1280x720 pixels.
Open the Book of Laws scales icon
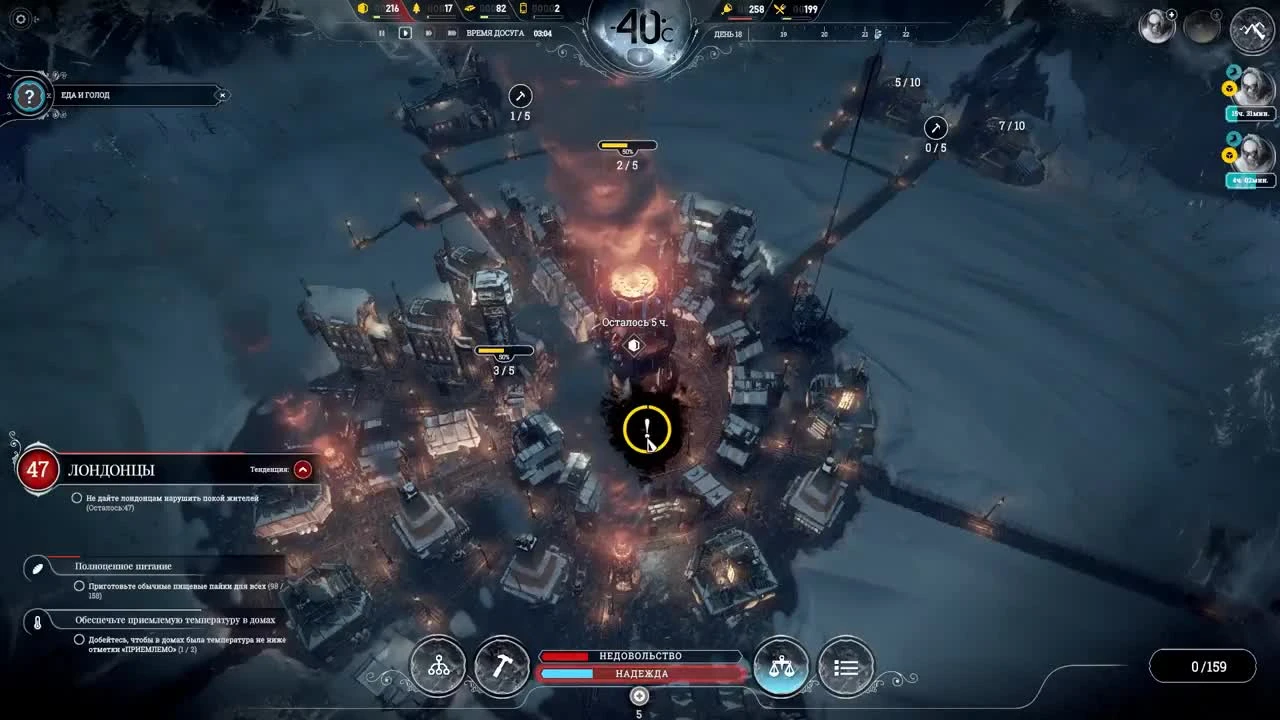782,665
